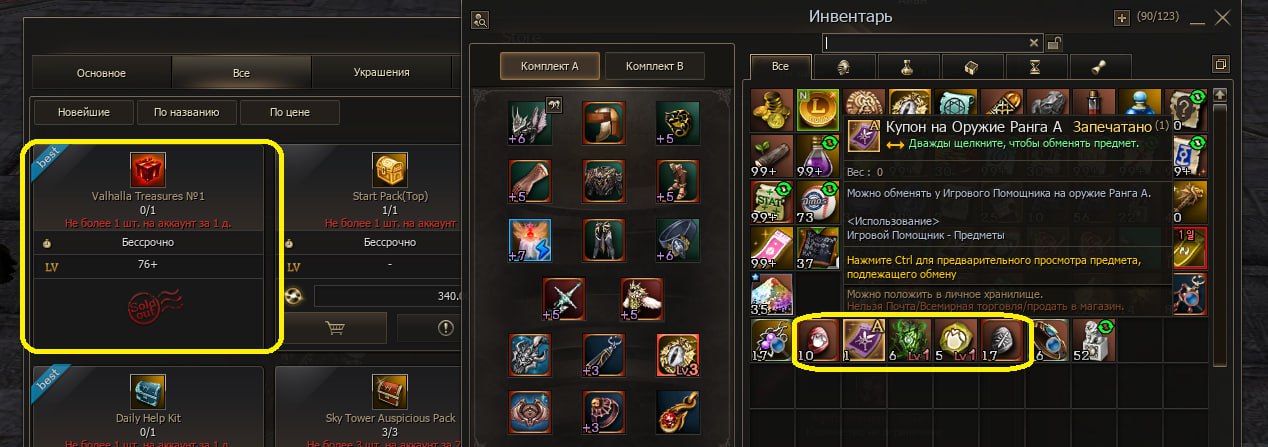The height and width of the screenshot is (447, 1268).
Task: Activate equipment set Комплект A
Action: tap(549, 66)
